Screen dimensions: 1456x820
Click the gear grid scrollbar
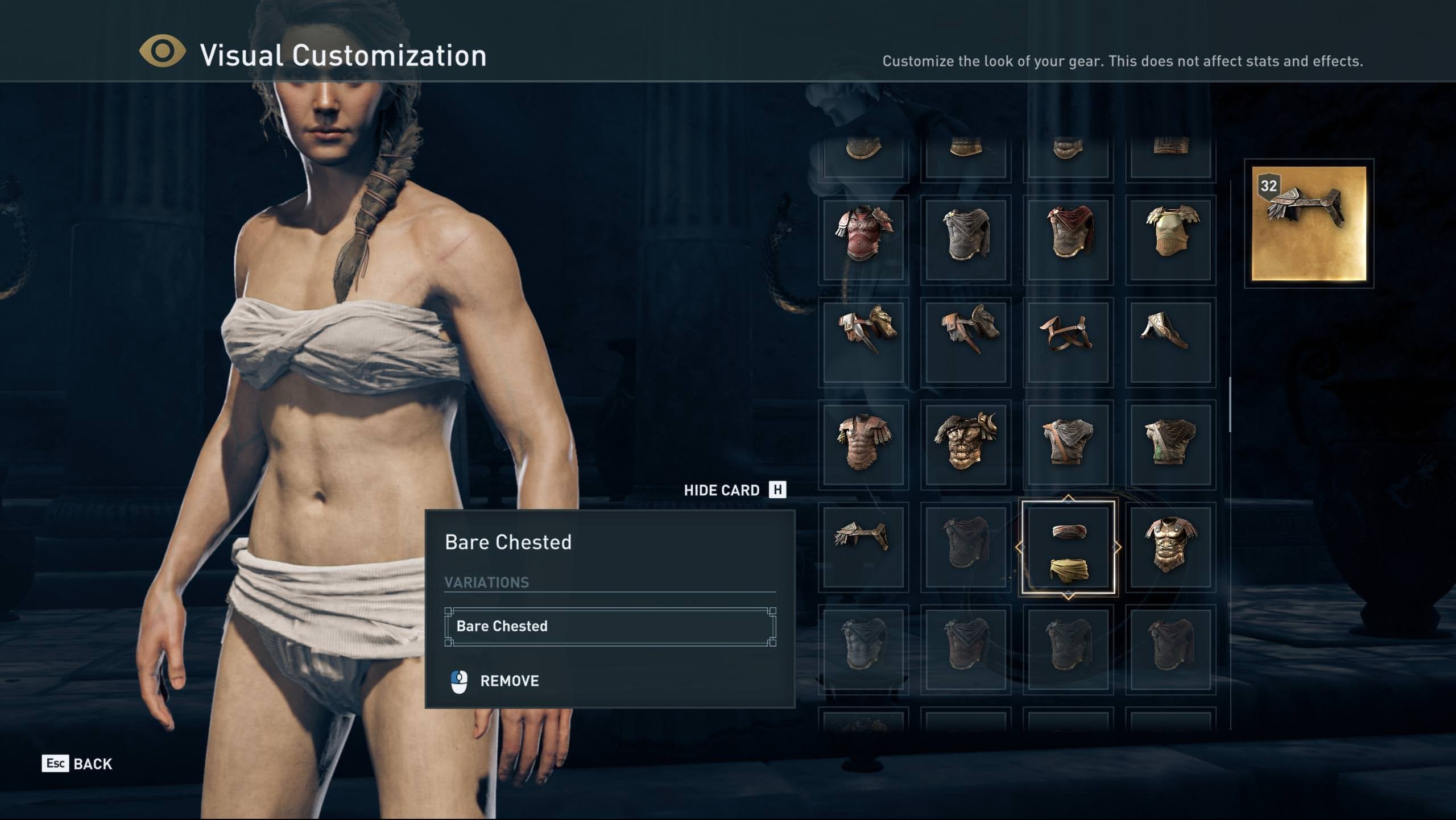[1230, 404]
